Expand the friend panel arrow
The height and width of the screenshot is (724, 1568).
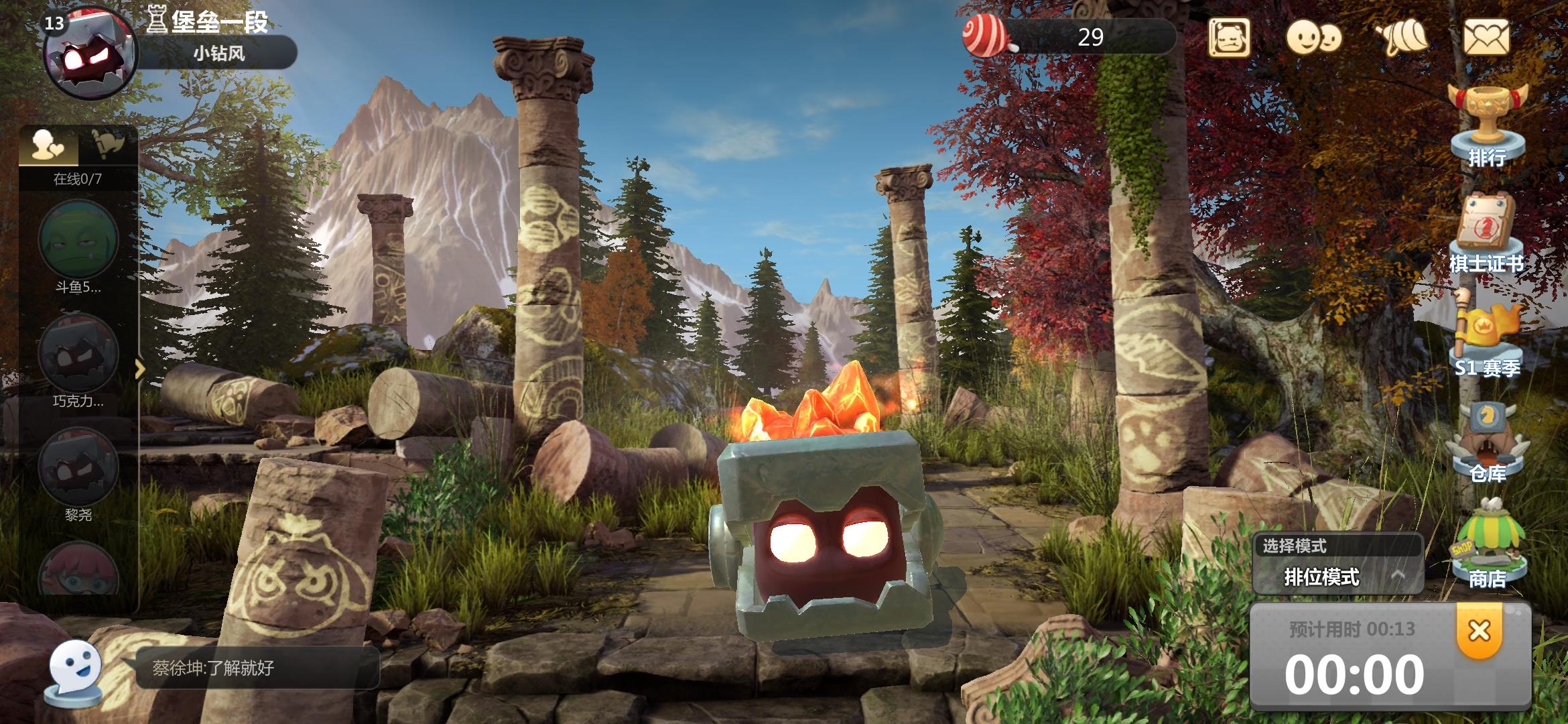(140, 369)
